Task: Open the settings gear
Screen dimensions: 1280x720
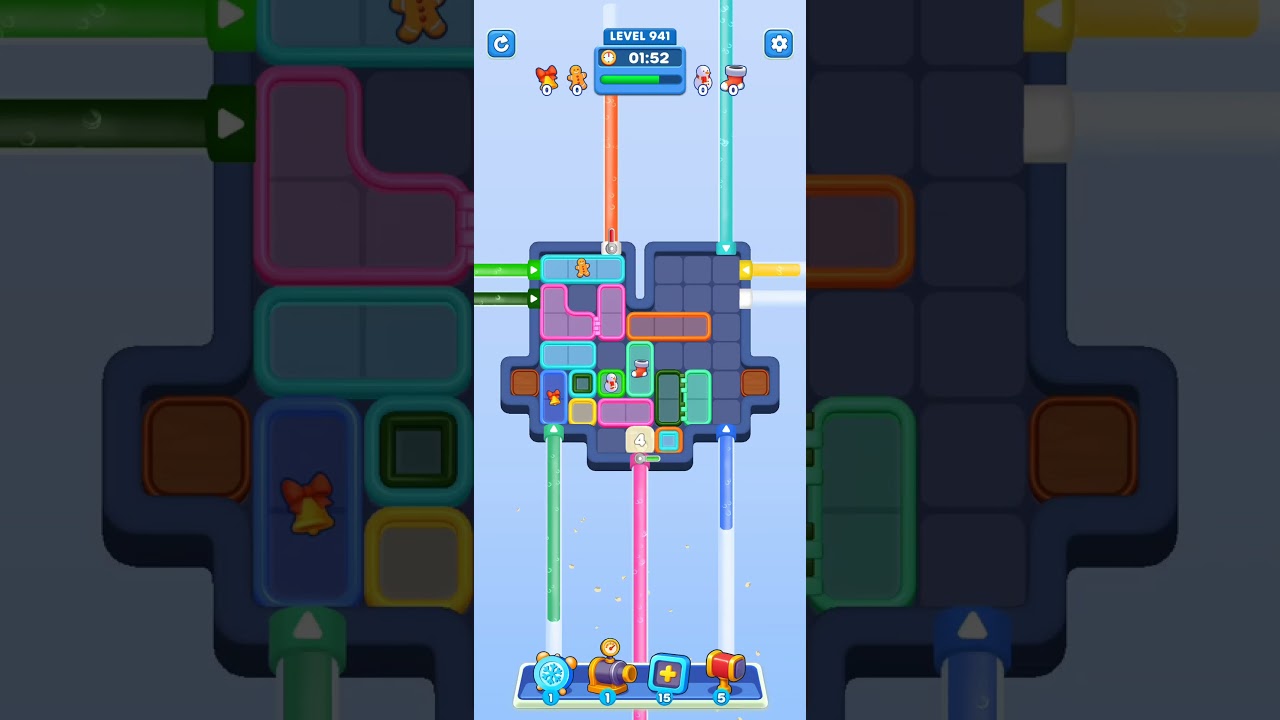Action: coord(779,44)
